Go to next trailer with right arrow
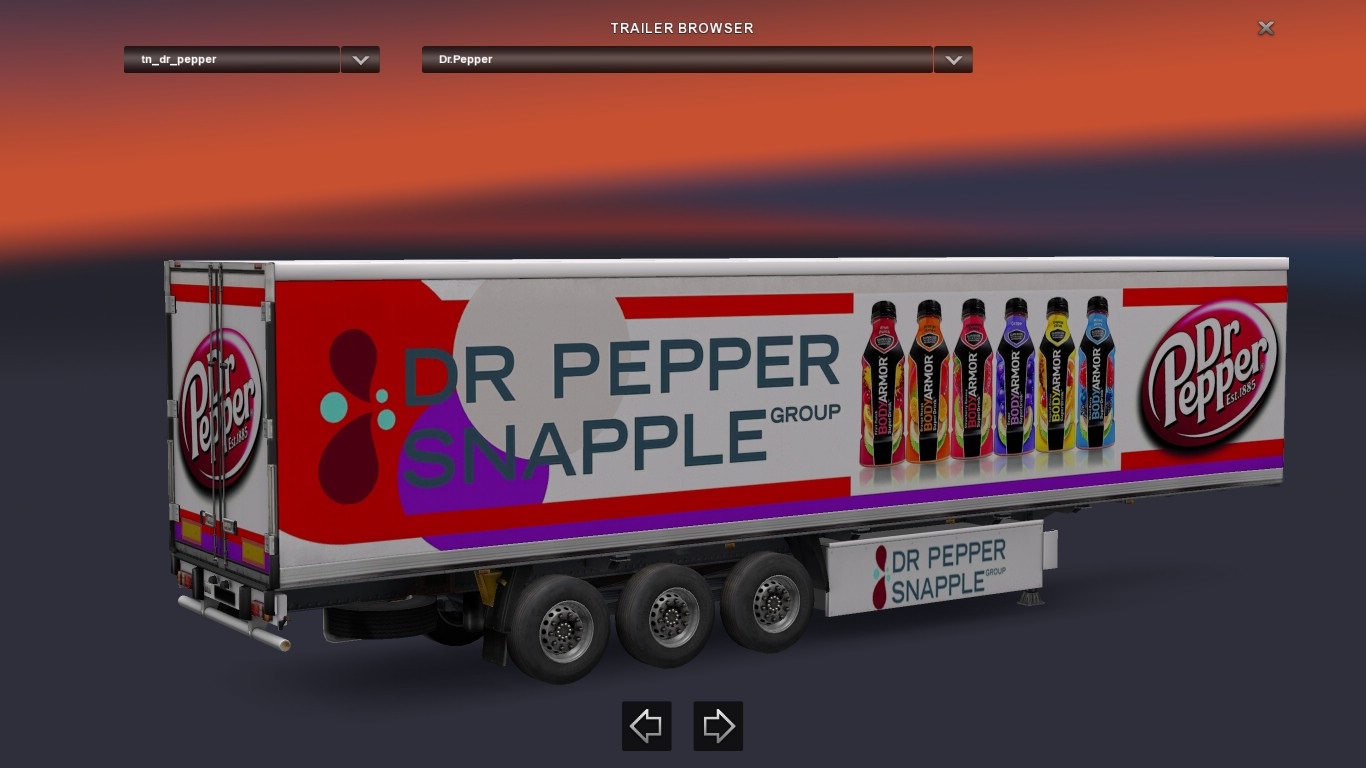Image resolution: width=1366 pixels, height=768 pixels. click(x=718, y=726)
